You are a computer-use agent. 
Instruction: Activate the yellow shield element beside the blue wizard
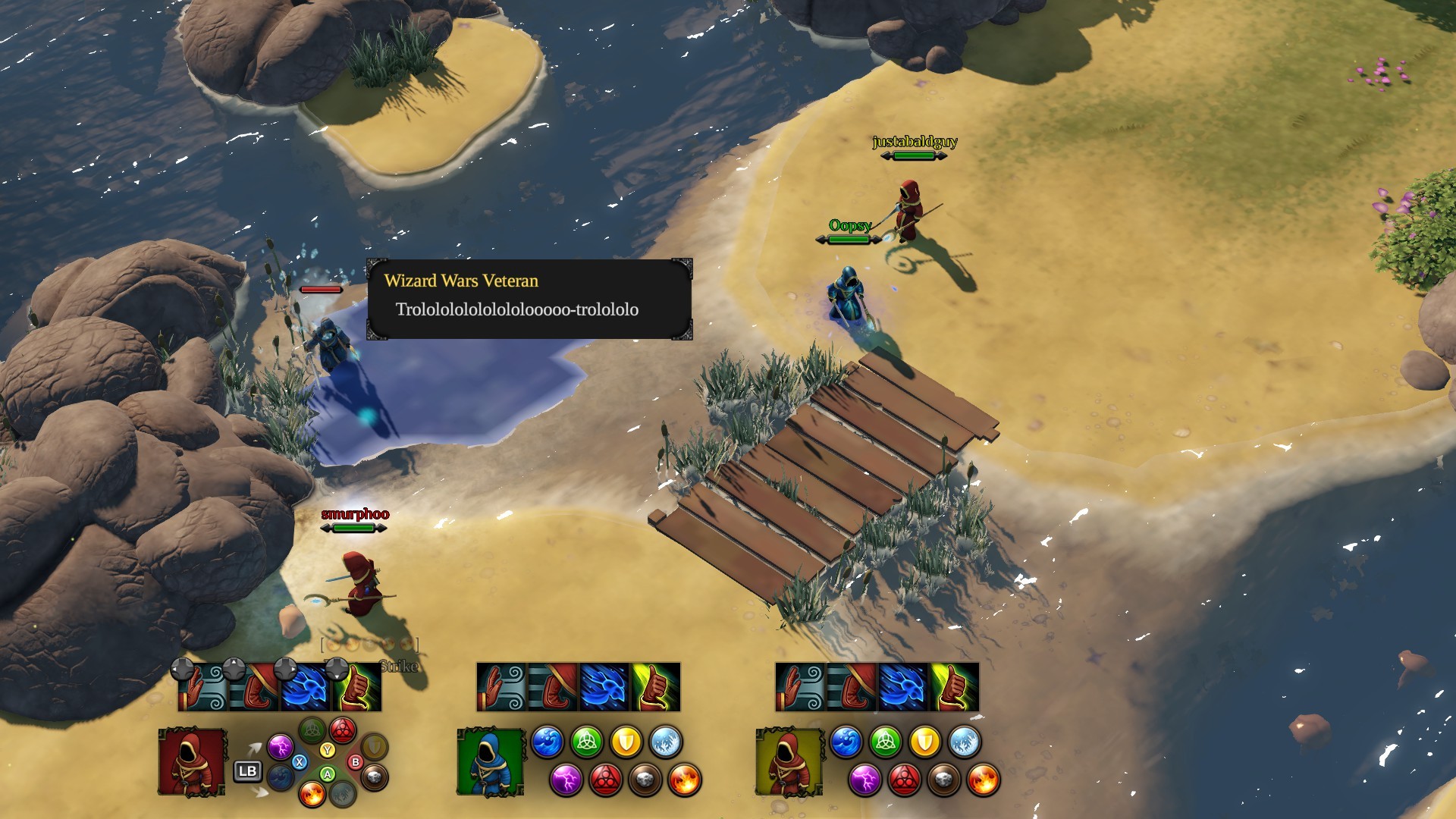(626, 742)
